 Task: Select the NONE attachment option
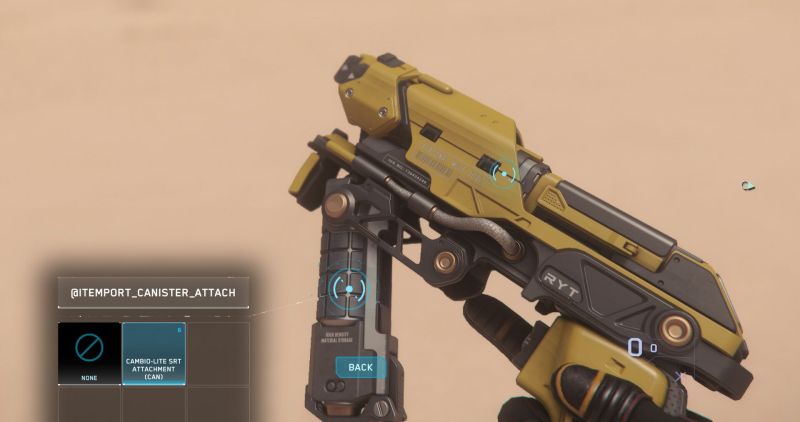(89, 353)
